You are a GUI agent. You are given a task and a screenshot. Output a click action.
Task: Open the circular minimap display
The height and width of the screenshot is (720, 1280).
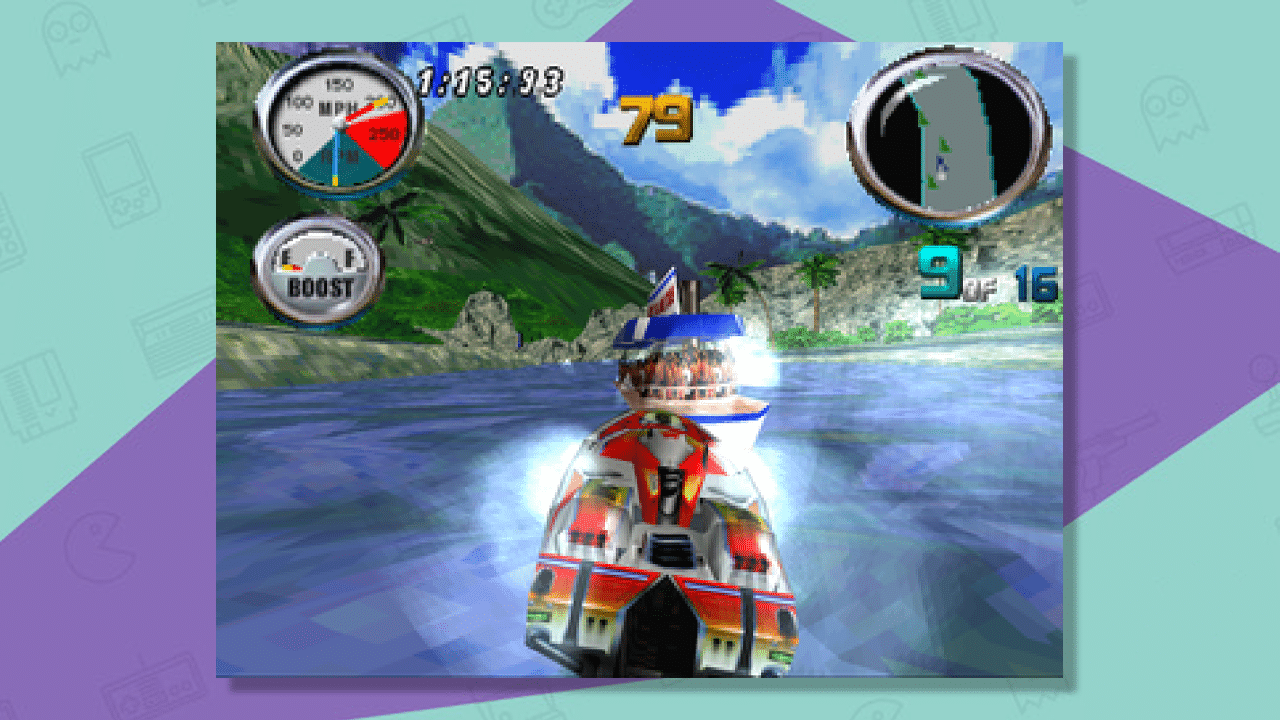coord(950,138)
